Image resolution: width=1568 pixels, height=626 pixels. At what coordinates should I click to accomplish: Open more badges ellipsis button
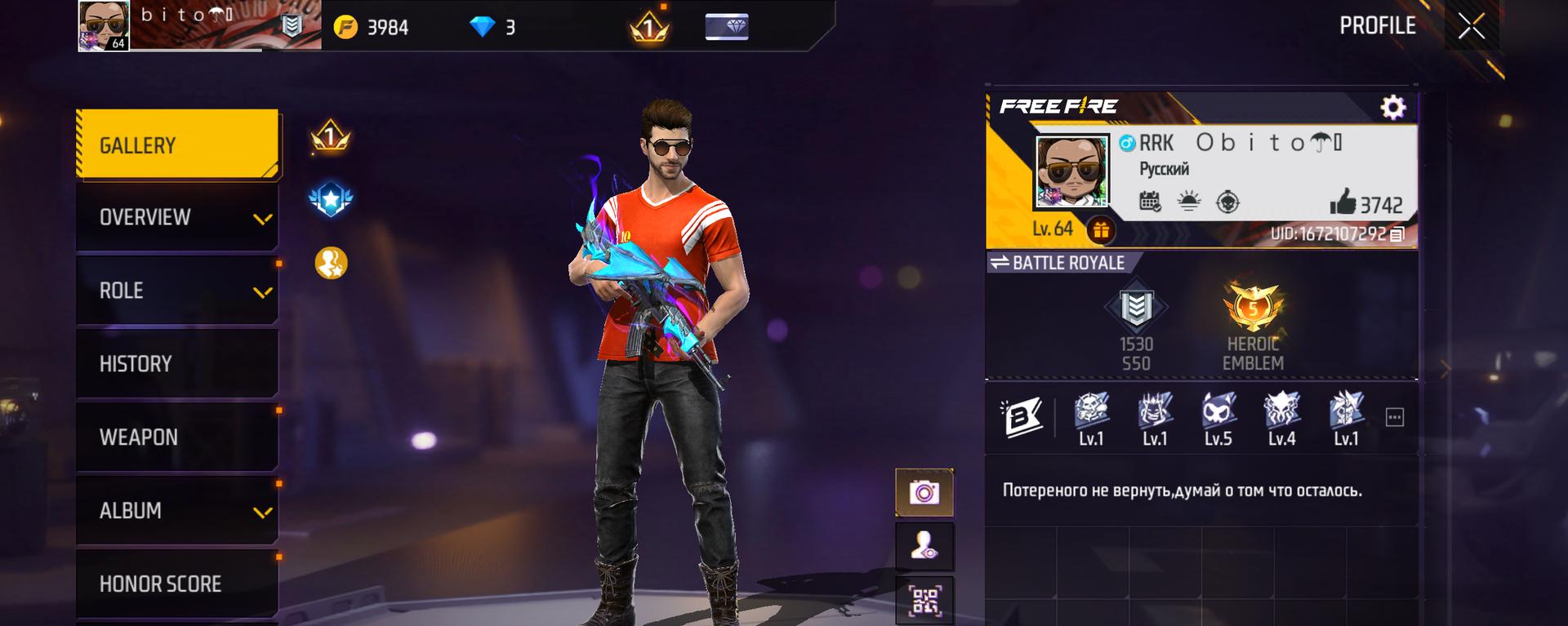[1395, 418]
